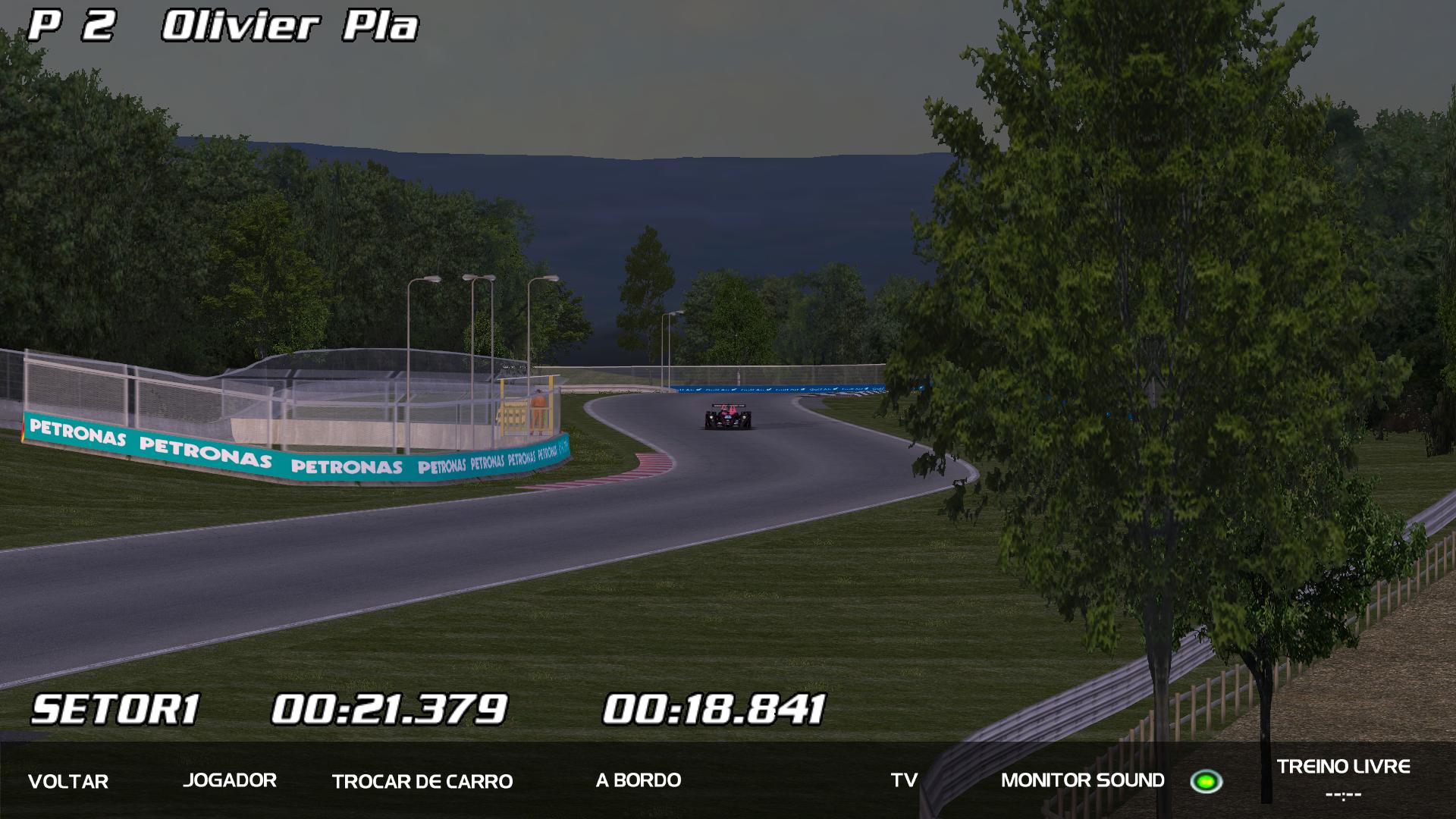Image resolution: width=1456 pixels, height=819 pixels.
Task: Switch to the A BORDO onboard view
Action: coord(639,780)
